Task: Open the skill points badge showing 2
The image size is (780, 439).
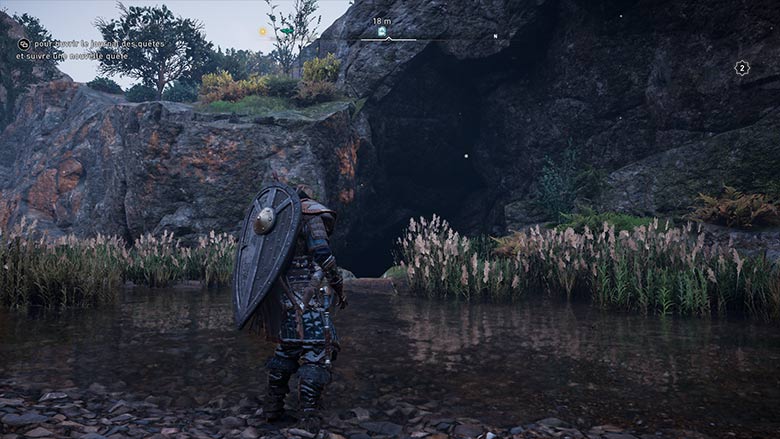Action: pyautogui.click(x=741, y=68)
